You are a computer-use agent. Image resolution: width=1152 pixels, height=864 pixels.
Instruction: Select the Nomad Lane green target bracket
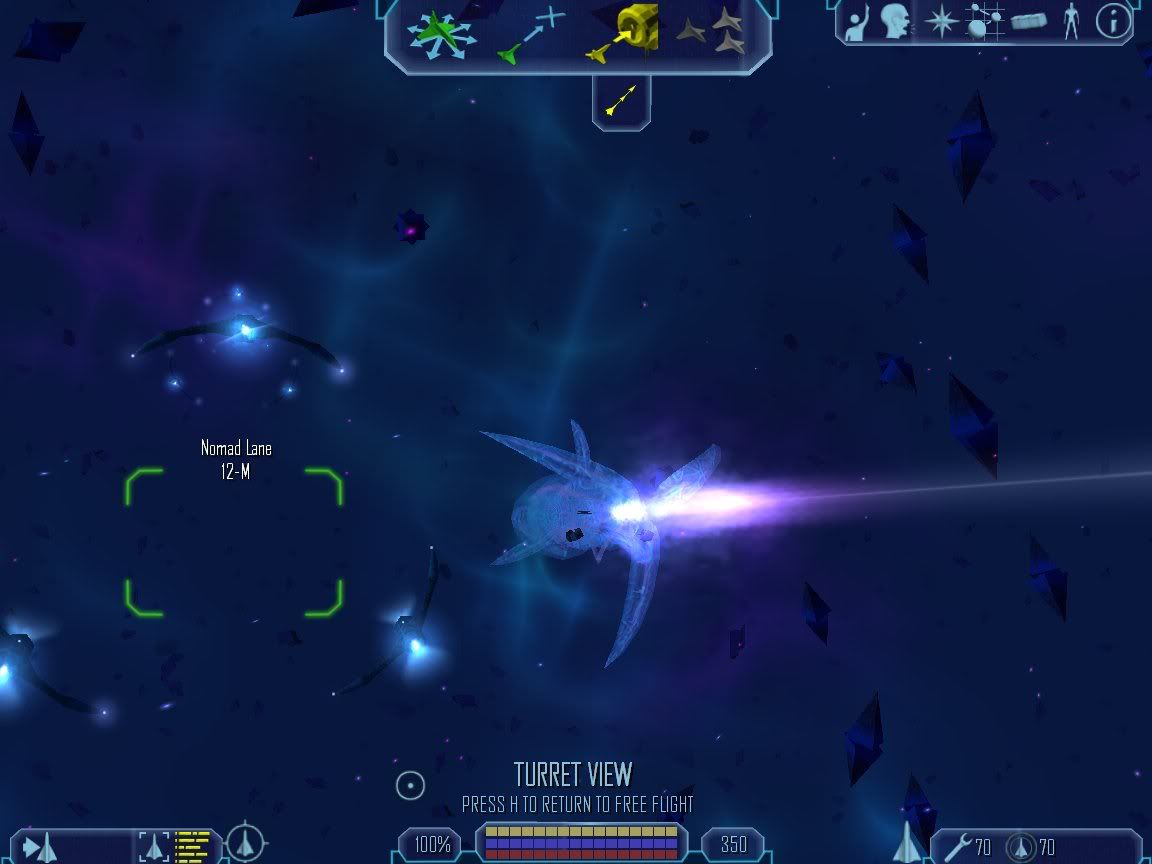pos(234,541)
